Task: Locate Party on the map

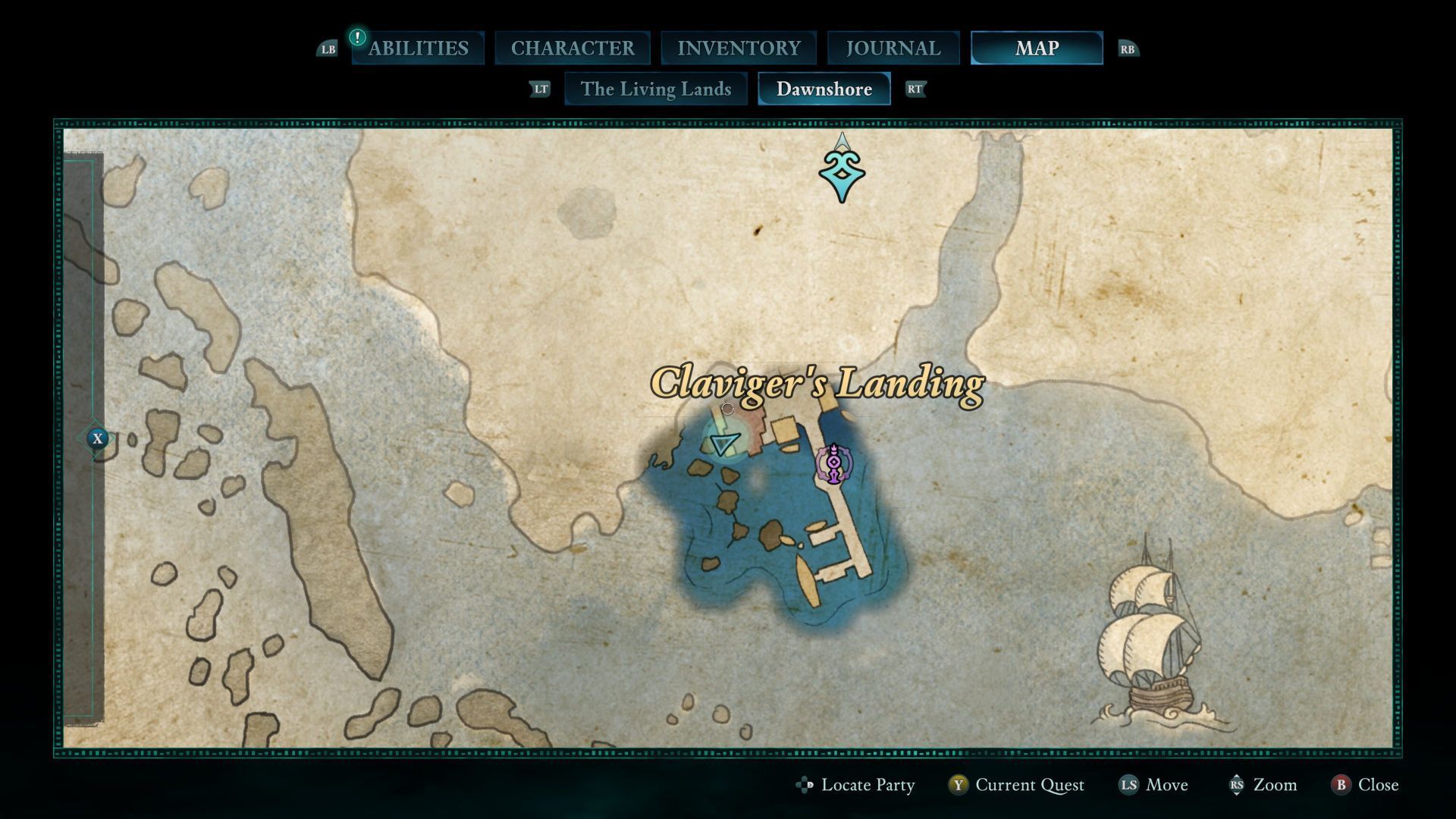Action: [x=856, y=785]
